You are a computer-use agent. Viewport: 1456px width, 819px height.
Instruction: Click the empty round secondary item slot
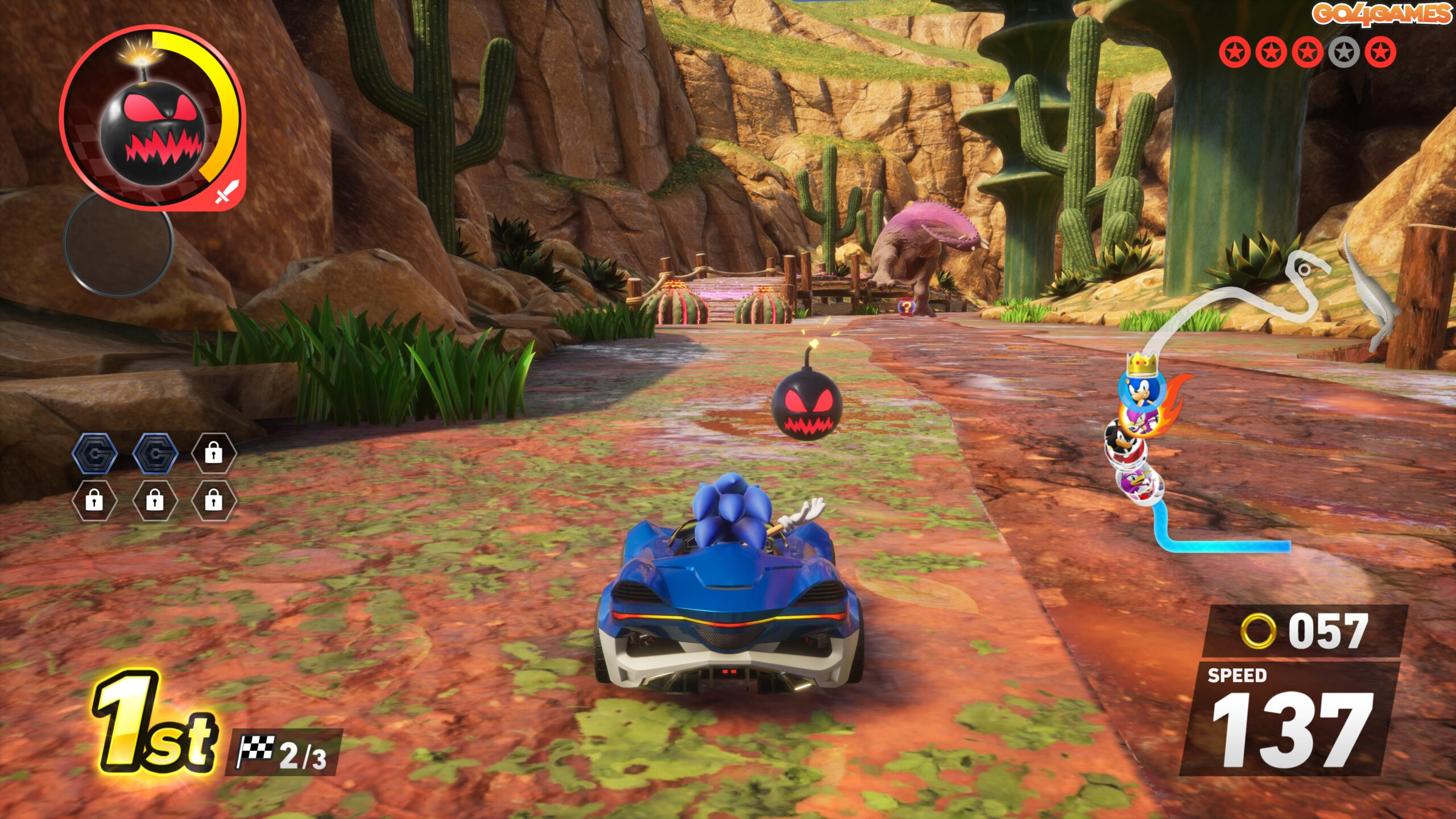click(118, 243)
